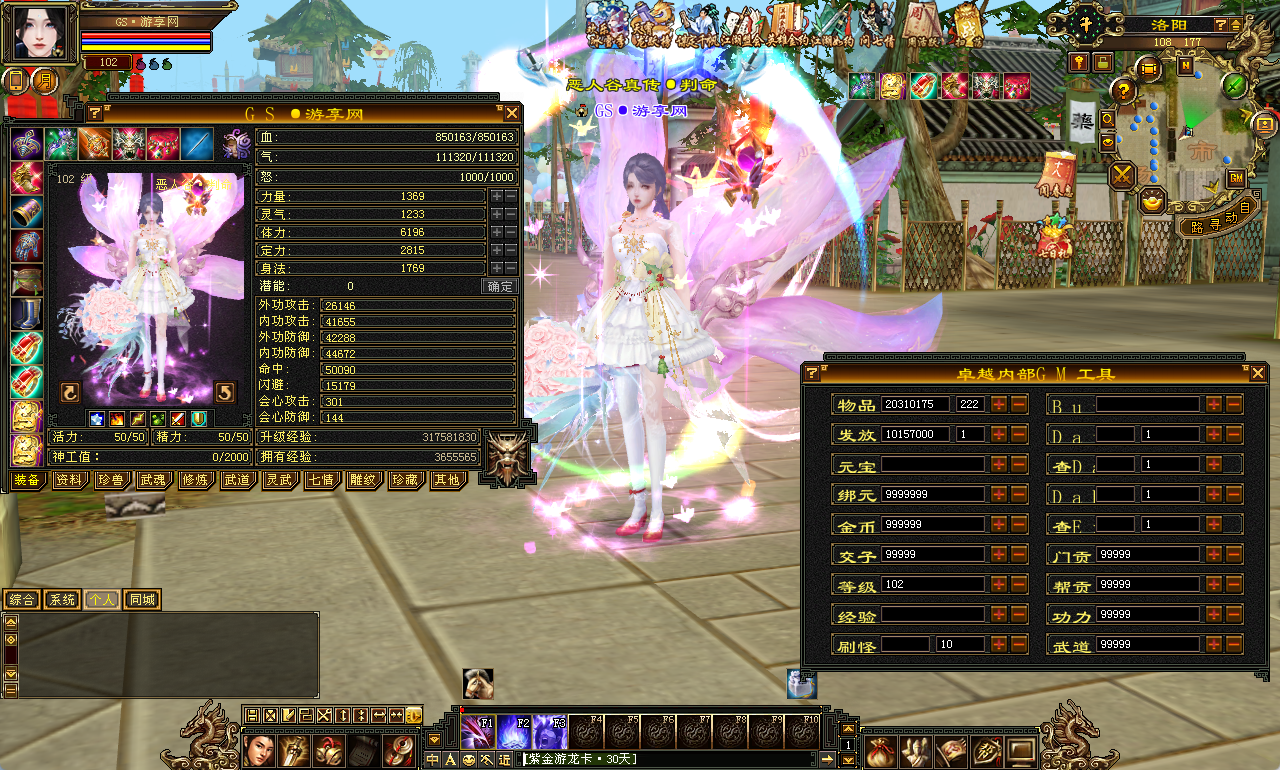This screenshot has height=770, width=1280.
Task: Click the 金币 button in GM tool
Action: pos(856,525)
